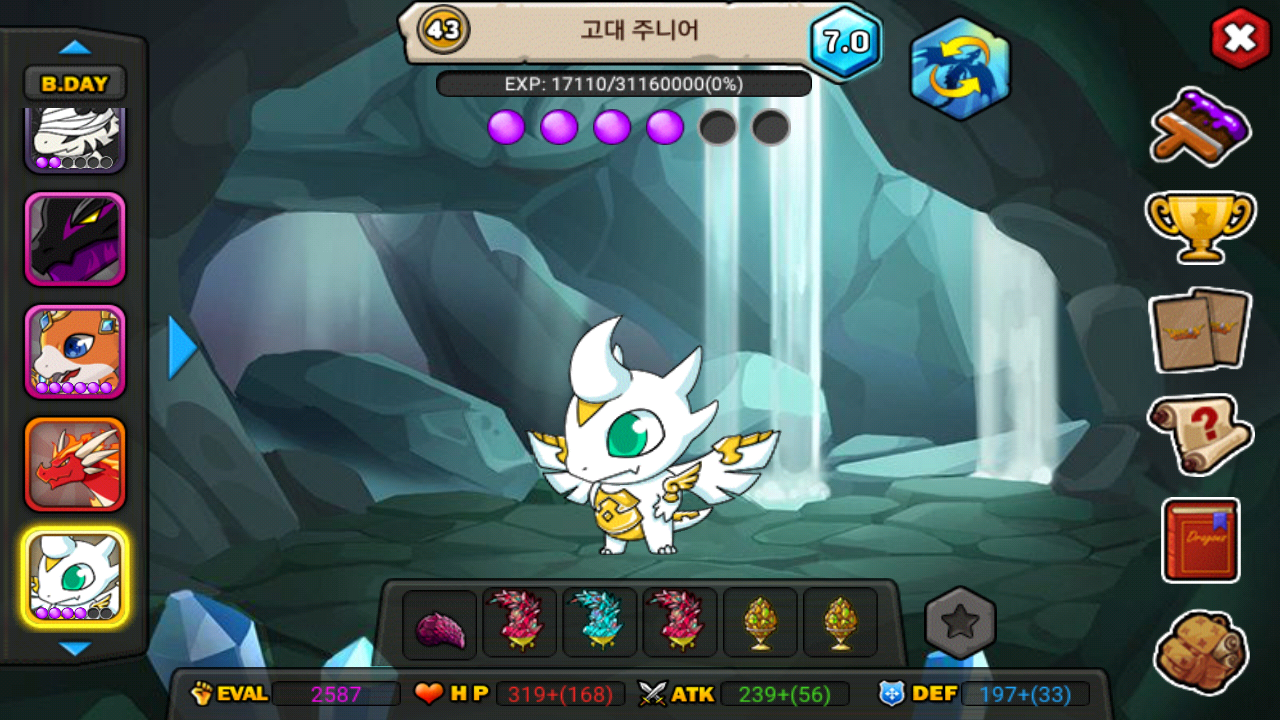Viewport: 1280px width, 720px height.
Task: Select the cyan crystal plant slot
Action: click(x=600, y=622)
